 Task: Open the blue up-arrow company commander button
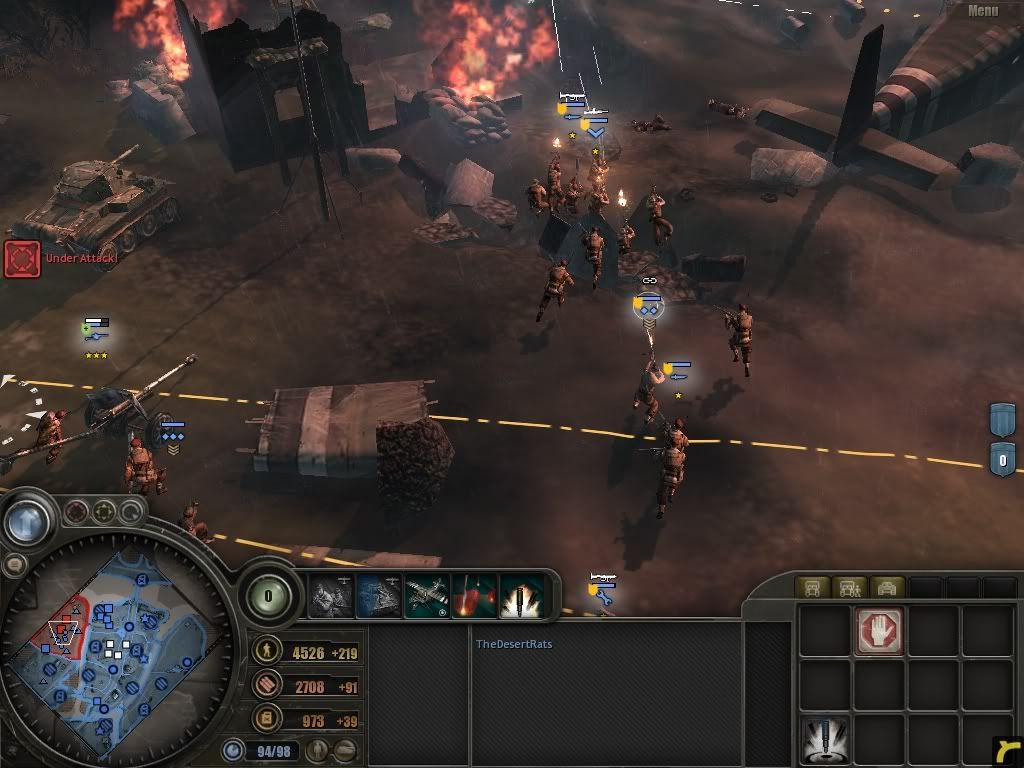tap(27, 521)
